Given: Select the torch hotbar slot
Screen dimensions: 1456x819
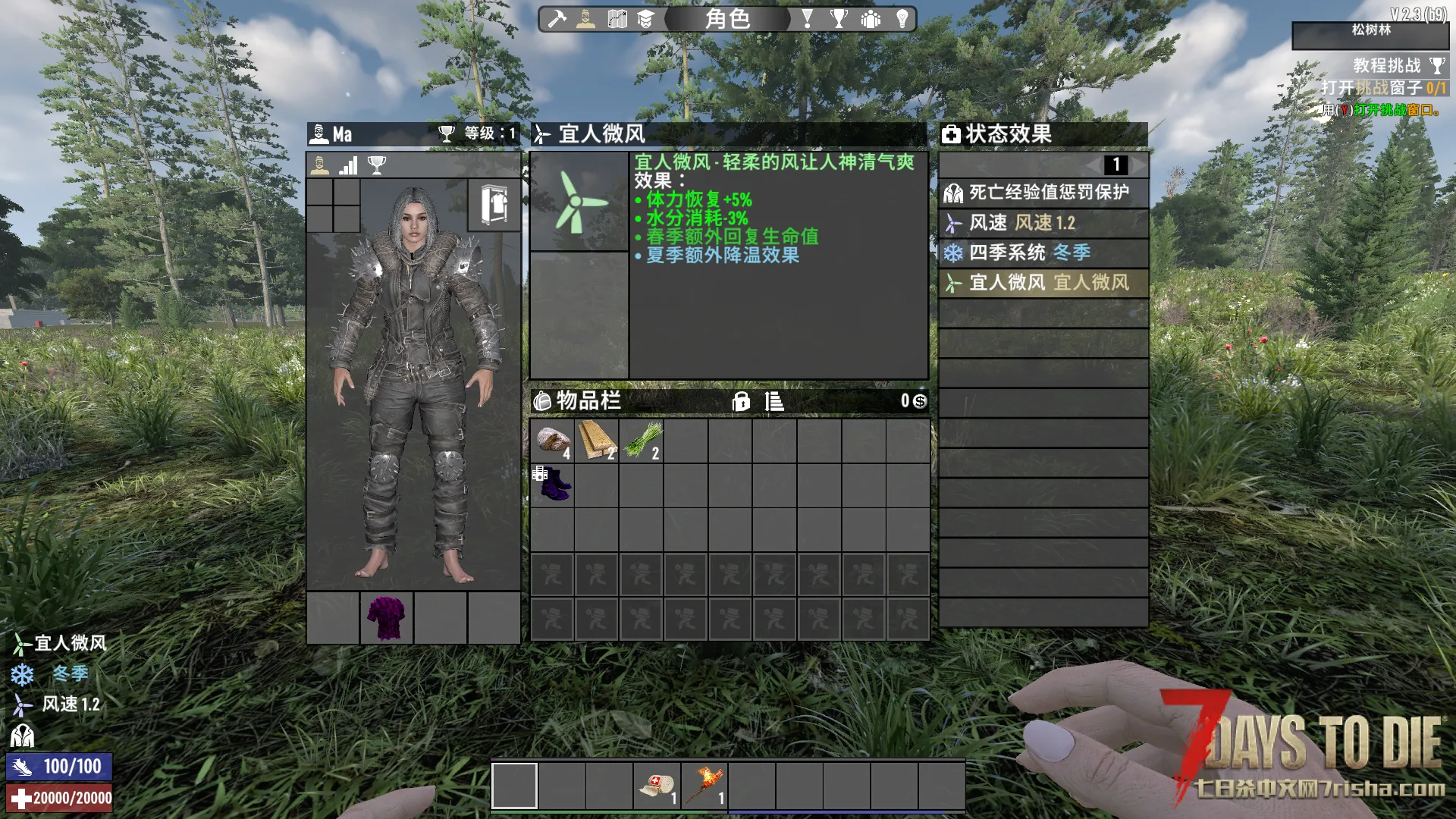Looking at the screenshot, I should click(704, 786).
